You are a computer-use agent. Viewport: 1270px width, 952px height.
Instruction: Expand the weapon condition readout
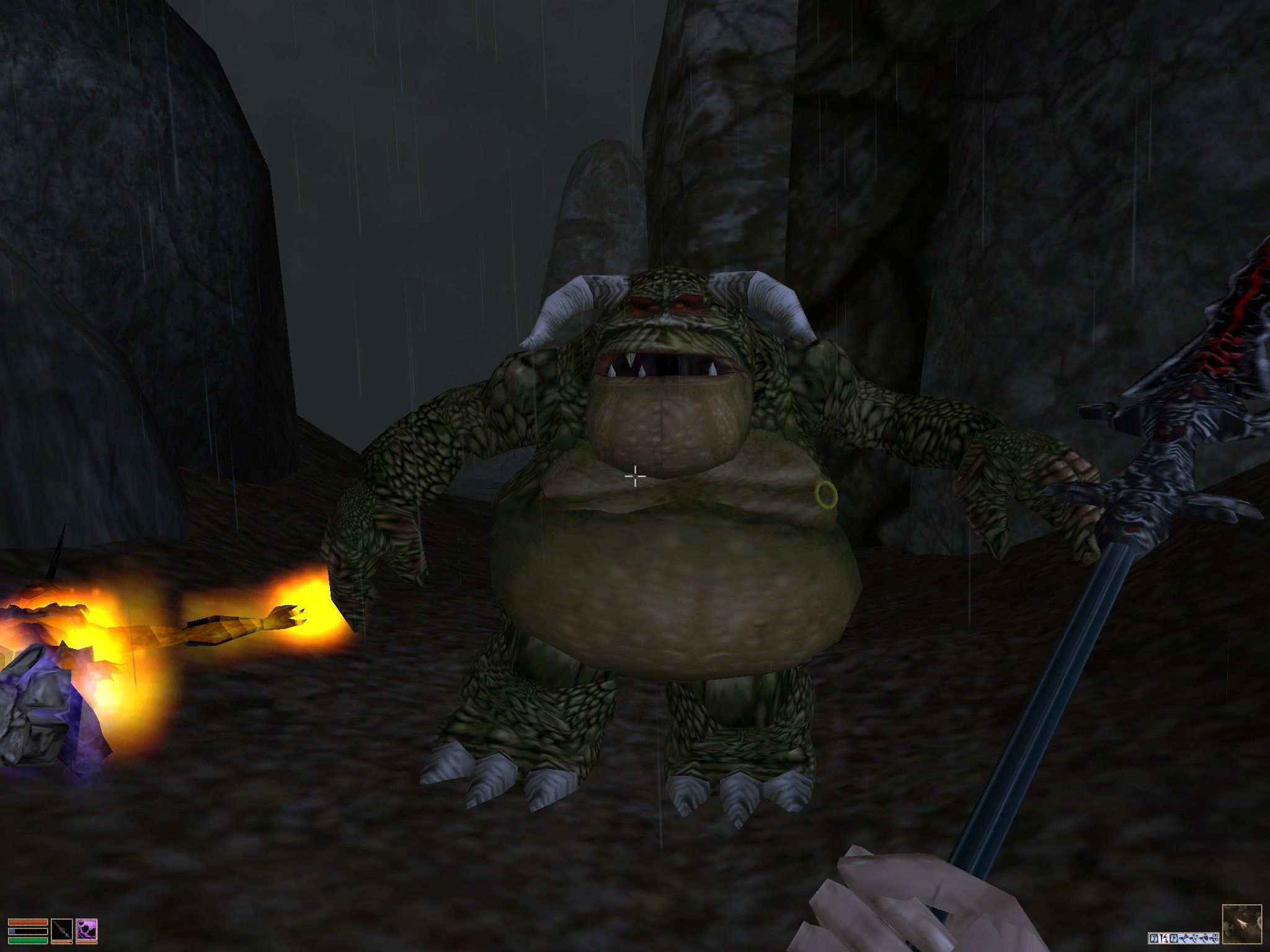click(x=62, y=943)
